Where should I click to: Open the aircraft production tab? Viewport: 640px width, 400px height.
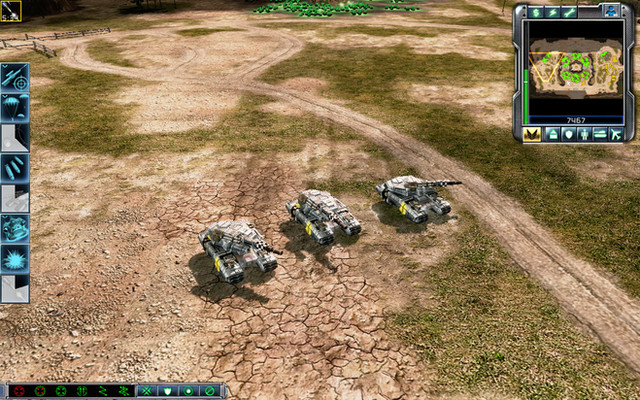click(616, 134)
